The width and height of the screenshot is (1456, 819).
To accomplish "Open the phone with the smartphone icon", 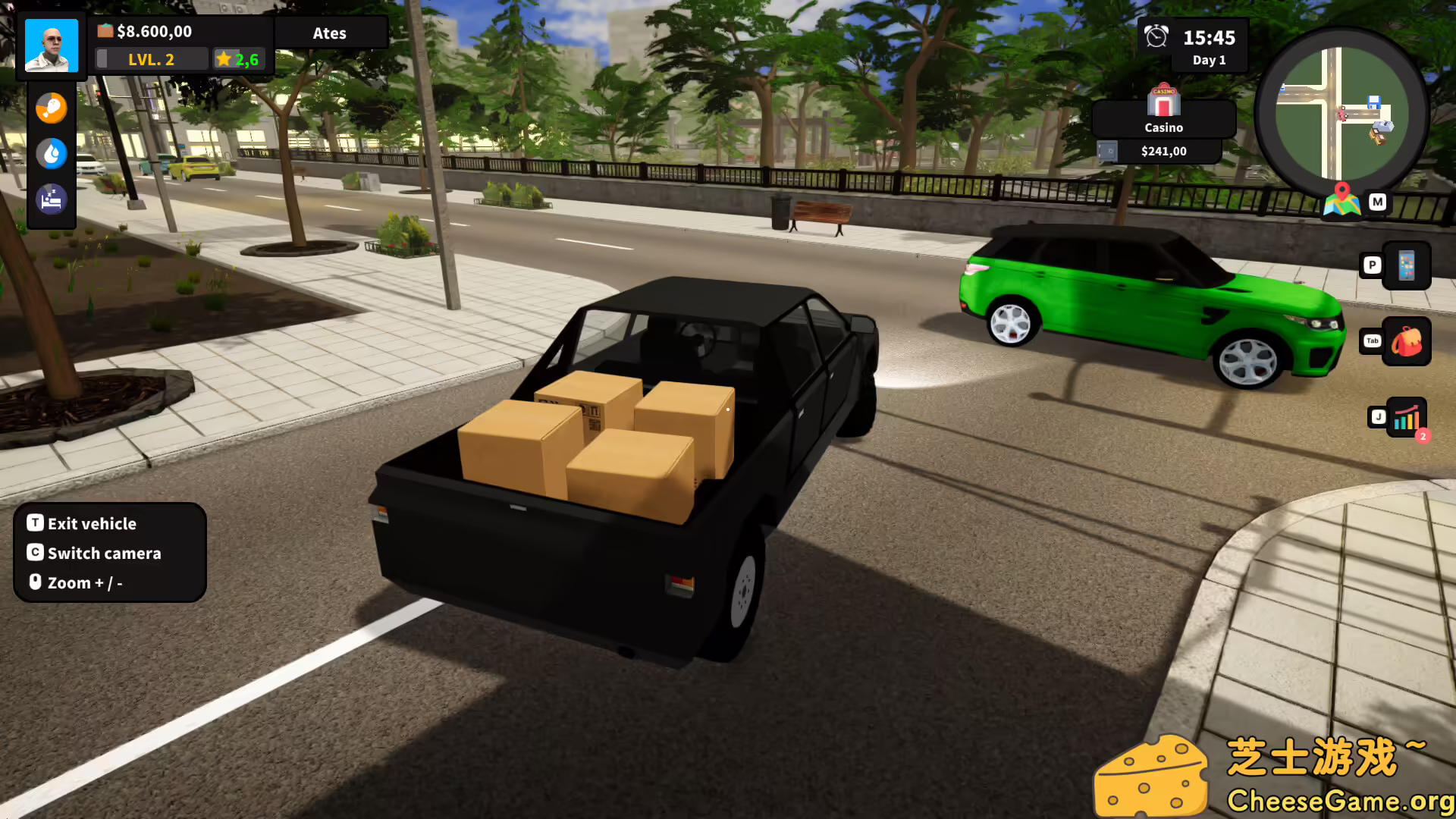I will click(x=1407, y=265).
